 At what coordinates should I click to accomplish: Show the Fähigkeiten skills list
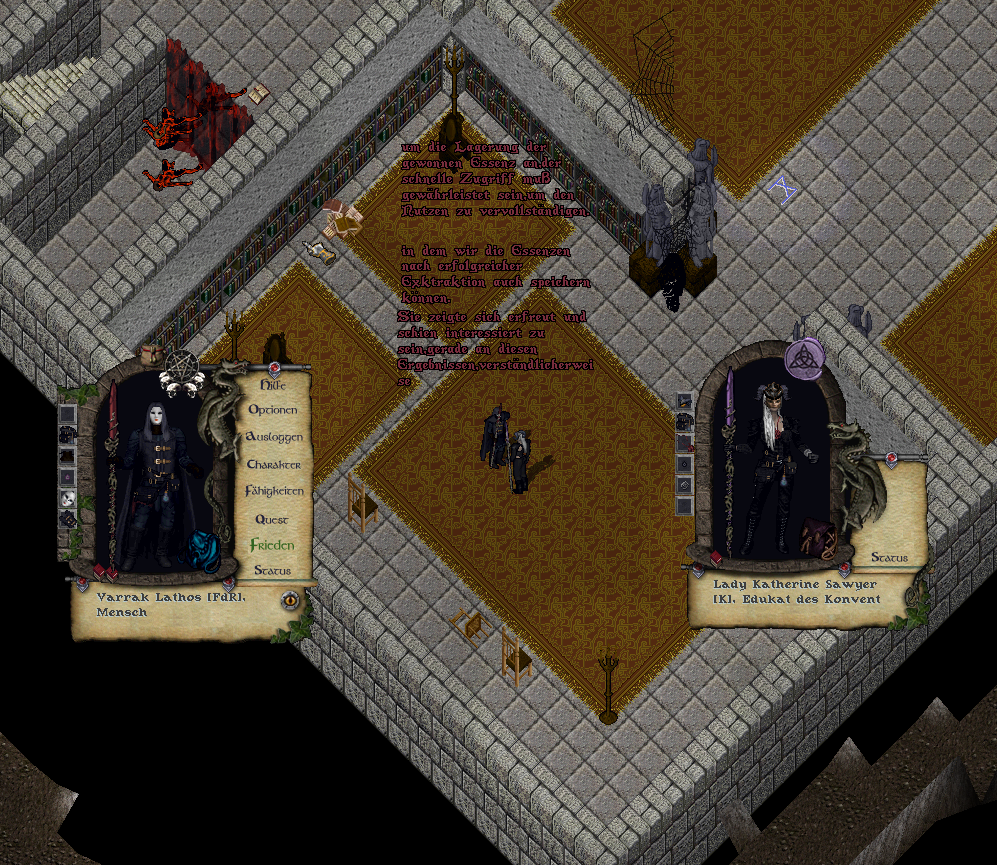(273, 492)
